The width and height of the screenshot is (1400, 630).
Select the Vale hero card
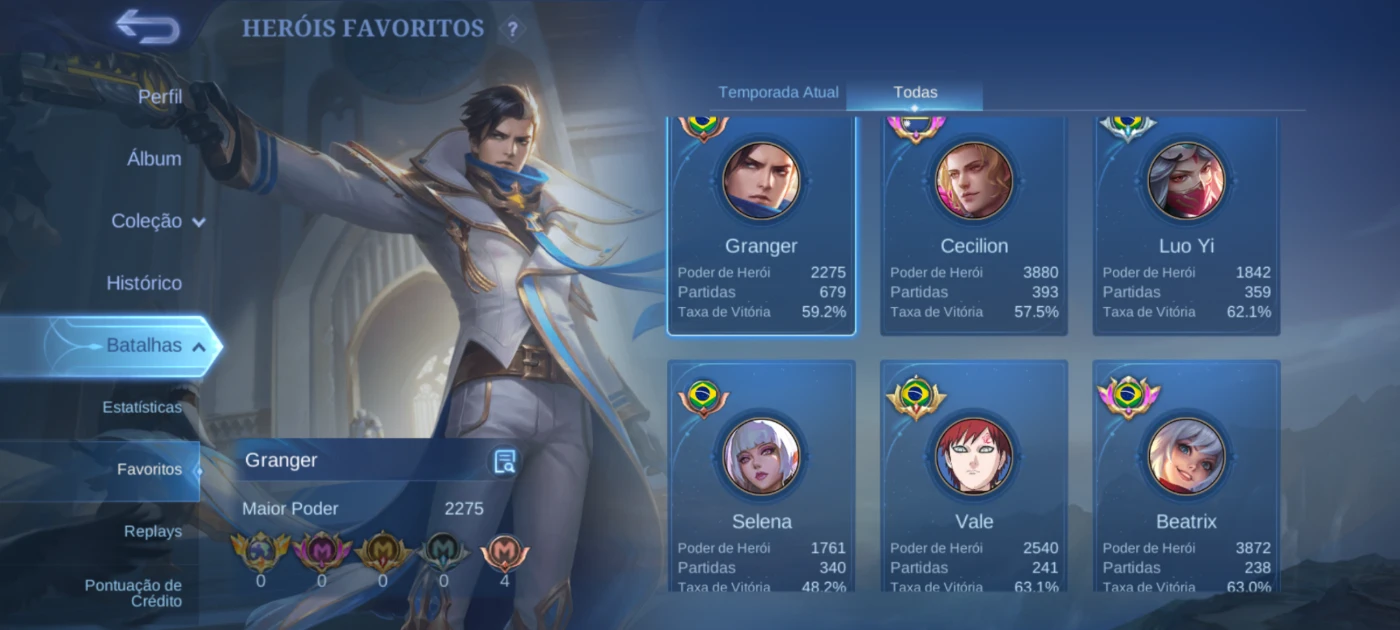tap(974, 478)
